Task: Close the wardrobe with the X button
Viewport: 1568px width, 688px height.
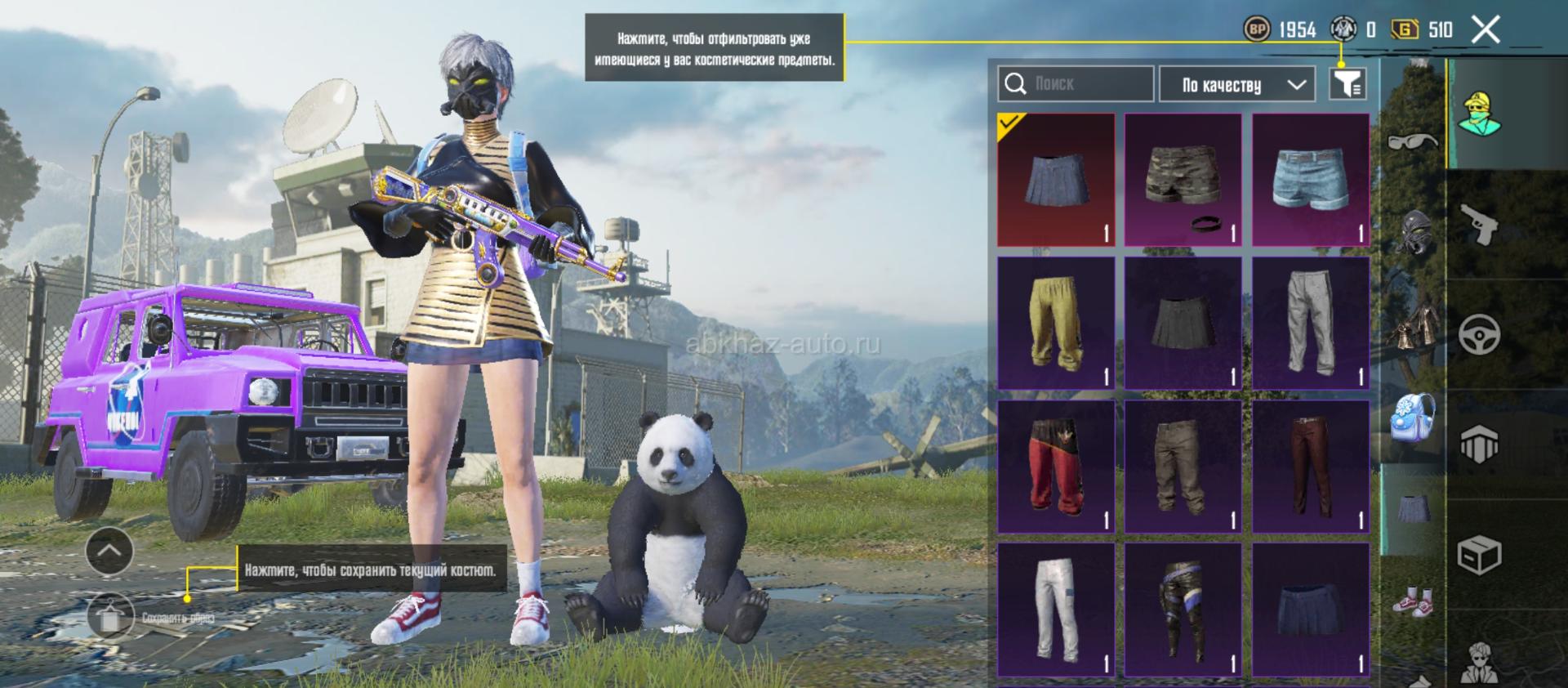Action: coord(1486,30)
